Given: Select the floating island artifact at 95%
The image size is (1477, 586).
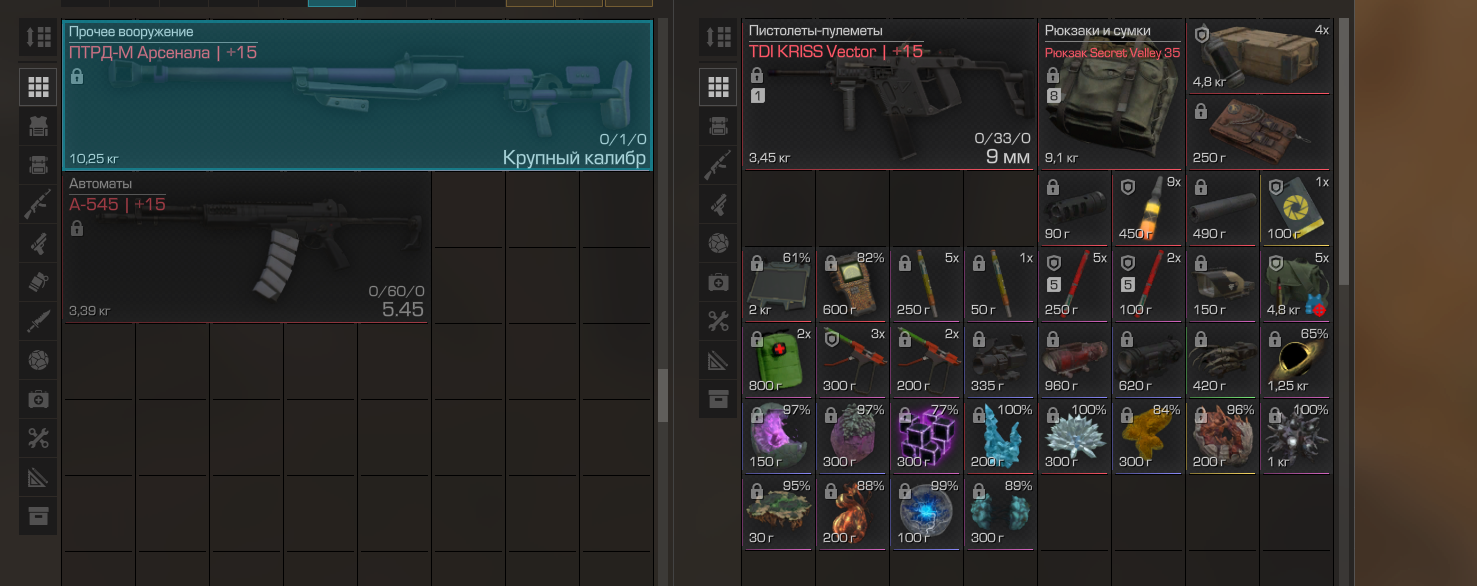Looking at the screenshot, I should (x=778, y=511).
